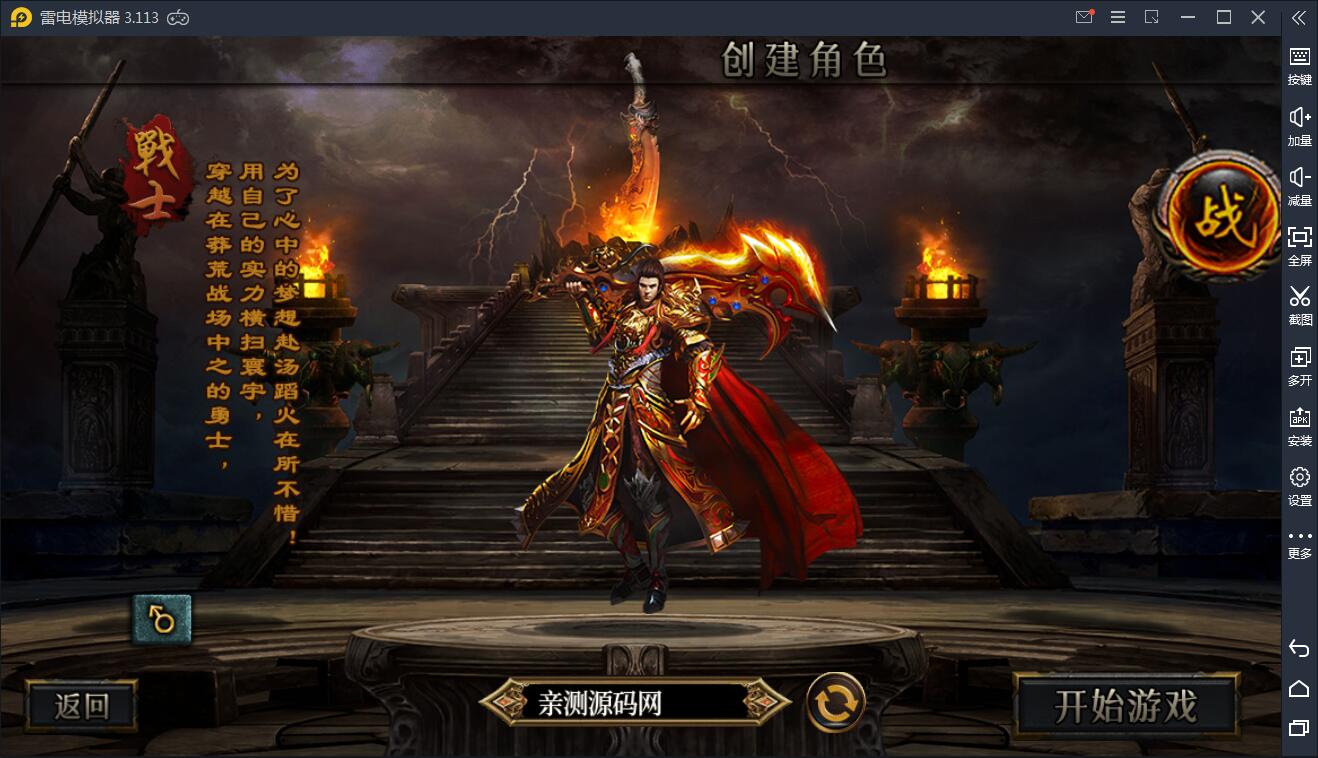This screenshot has height=758, width=1318.
Task: Select the male gender toggle
Action: pyautogui.click(x=160, y=618)
